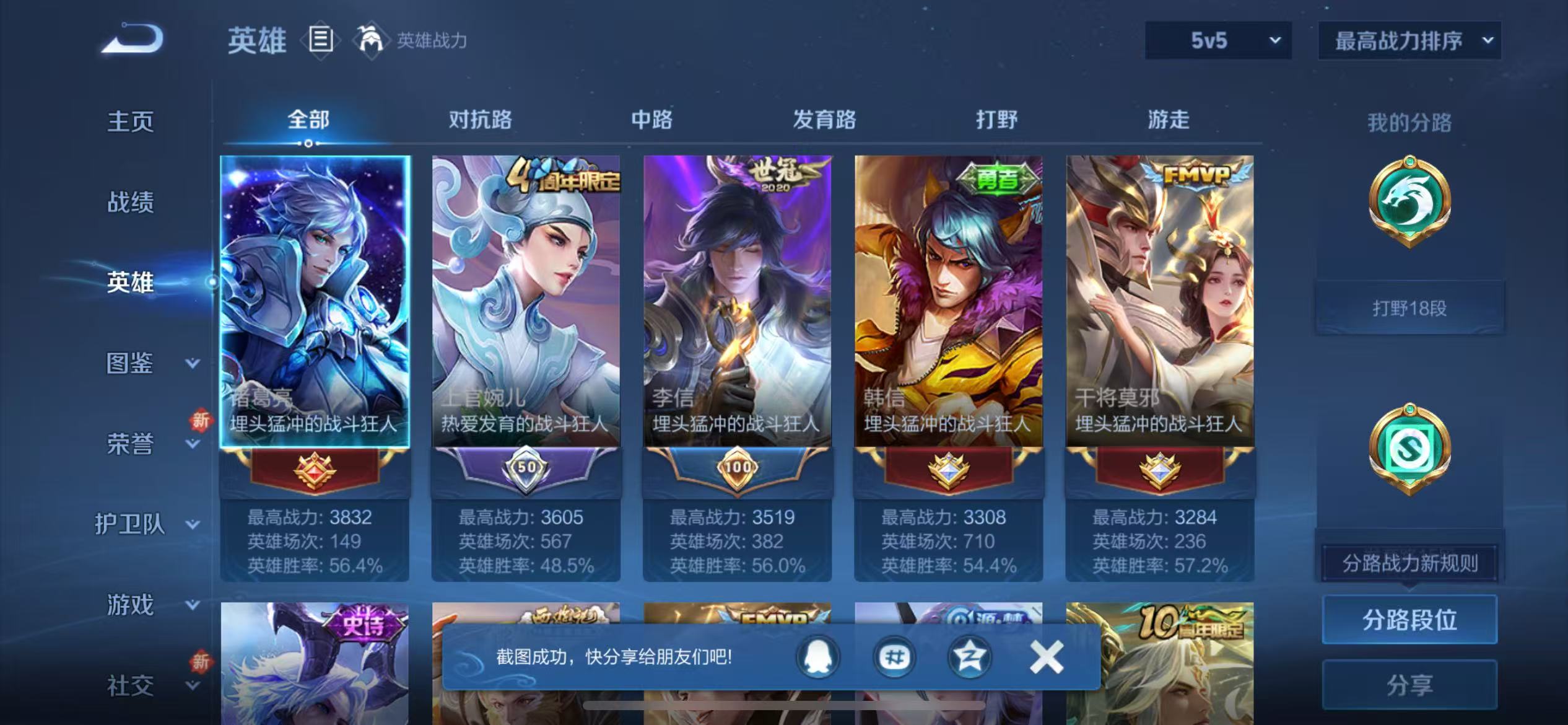This screenshot has width=1568, height=725.
Task: Open the 5v5 mode dropdown
Action: click(x=1217, y=42)
